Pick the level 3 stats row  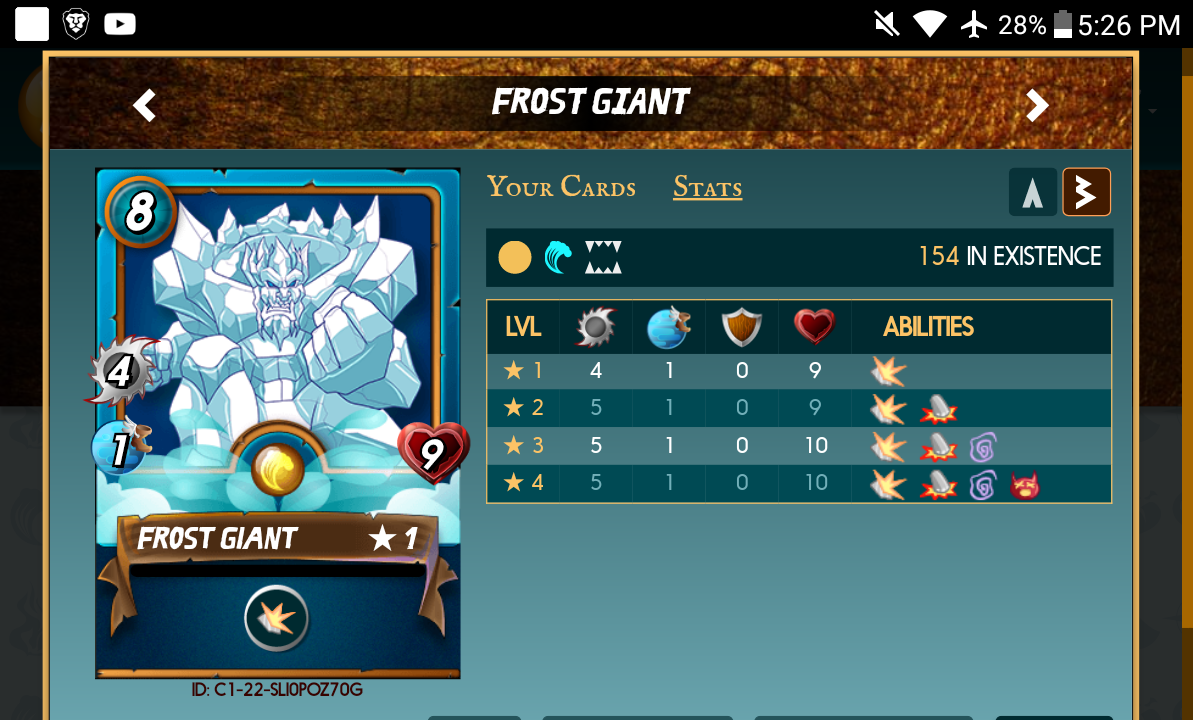pos(798,446)
